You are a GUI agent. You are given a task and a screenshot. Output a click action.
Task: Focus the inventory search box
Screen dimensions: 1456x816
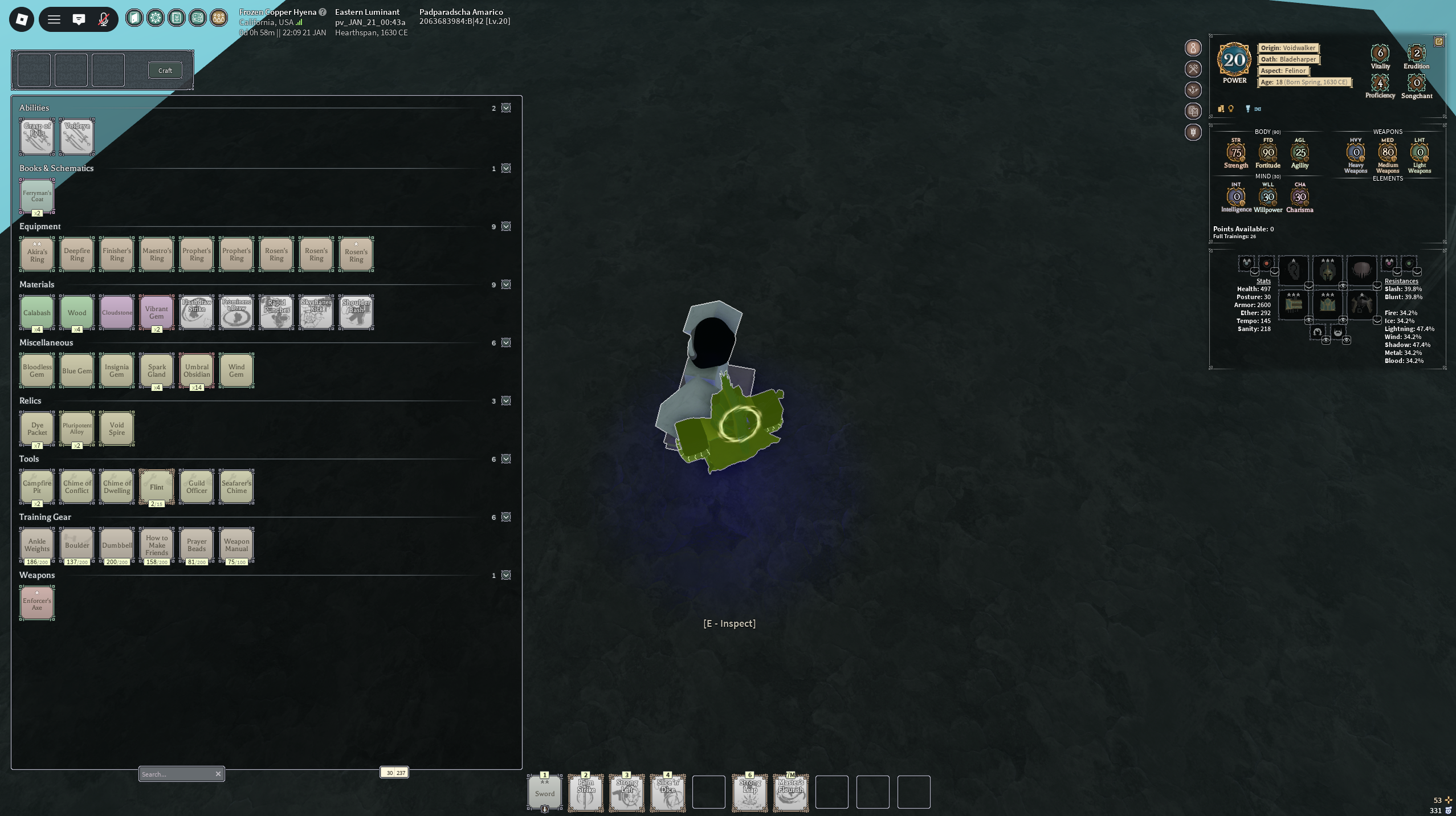coord(176,774)
